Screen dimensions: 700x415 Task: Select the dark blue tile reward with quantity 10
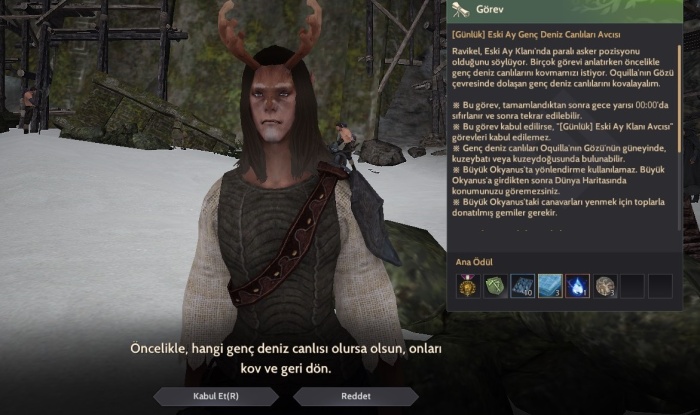click(523, 286)
